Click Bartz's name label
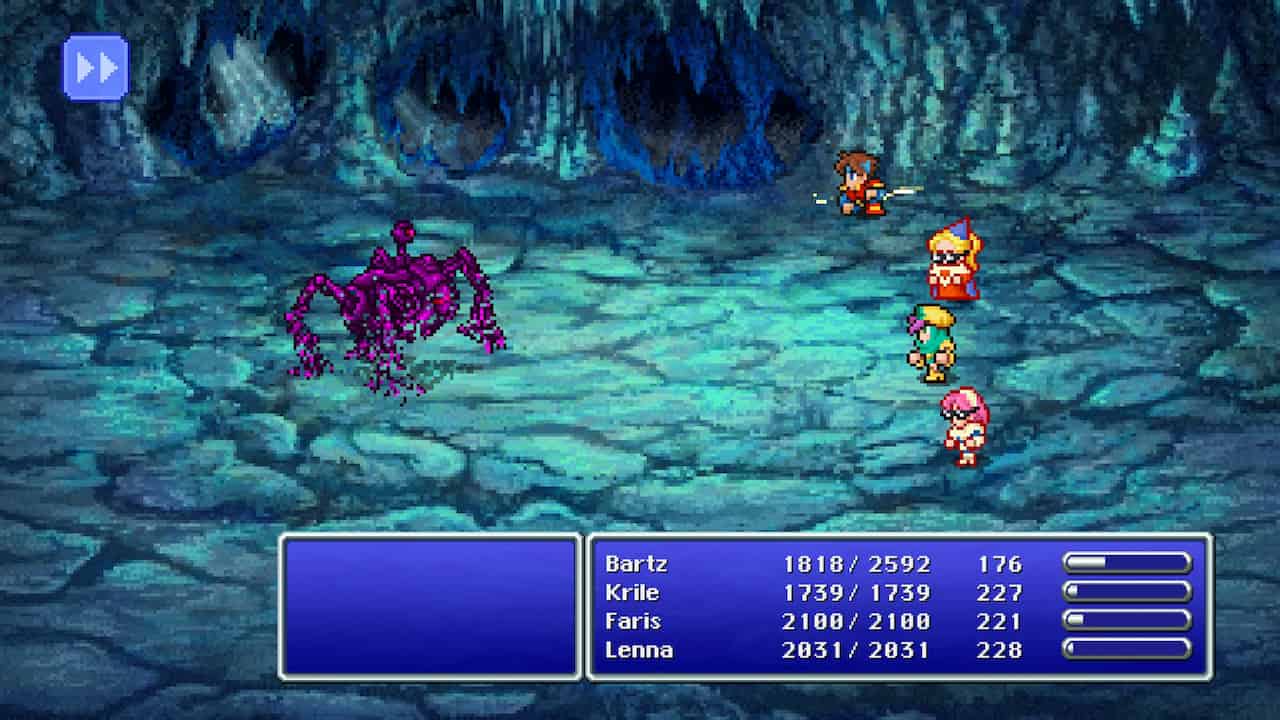The image size is (1280, 720). [637, 564]
